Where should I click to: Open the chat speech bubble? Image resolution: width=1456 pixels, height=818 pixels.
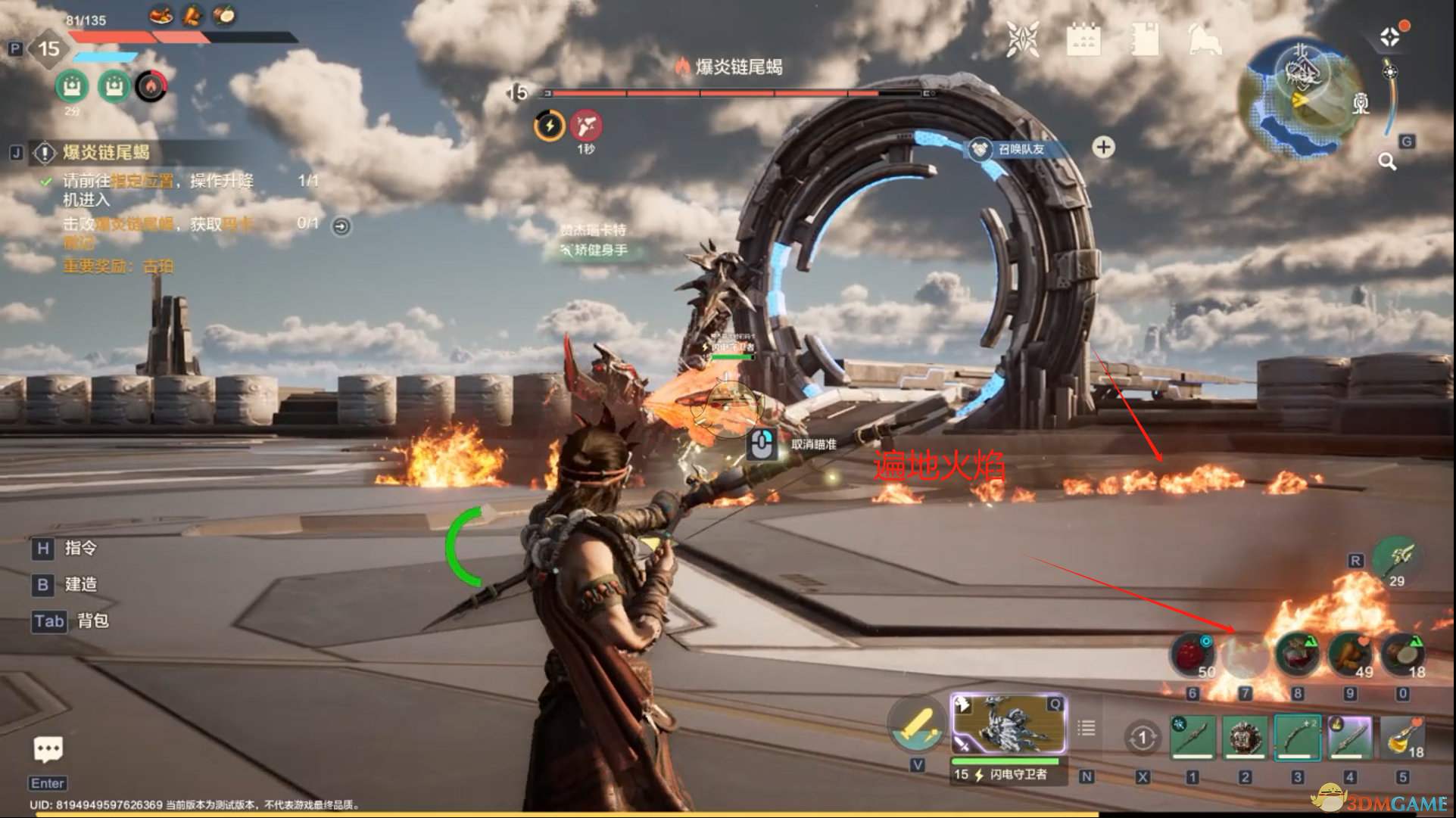click(x=48, y=750)
